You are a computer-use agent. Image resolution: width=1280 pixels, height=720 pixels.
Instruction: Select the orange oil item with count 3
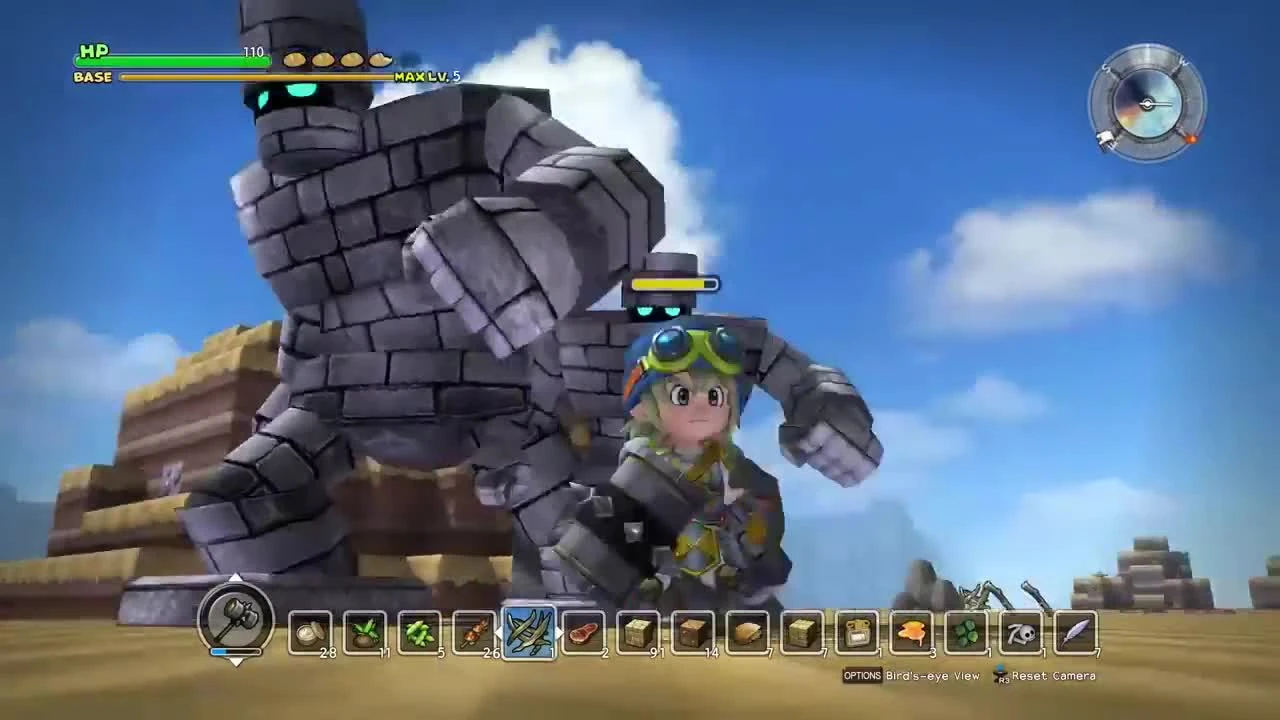coord(909,630)
